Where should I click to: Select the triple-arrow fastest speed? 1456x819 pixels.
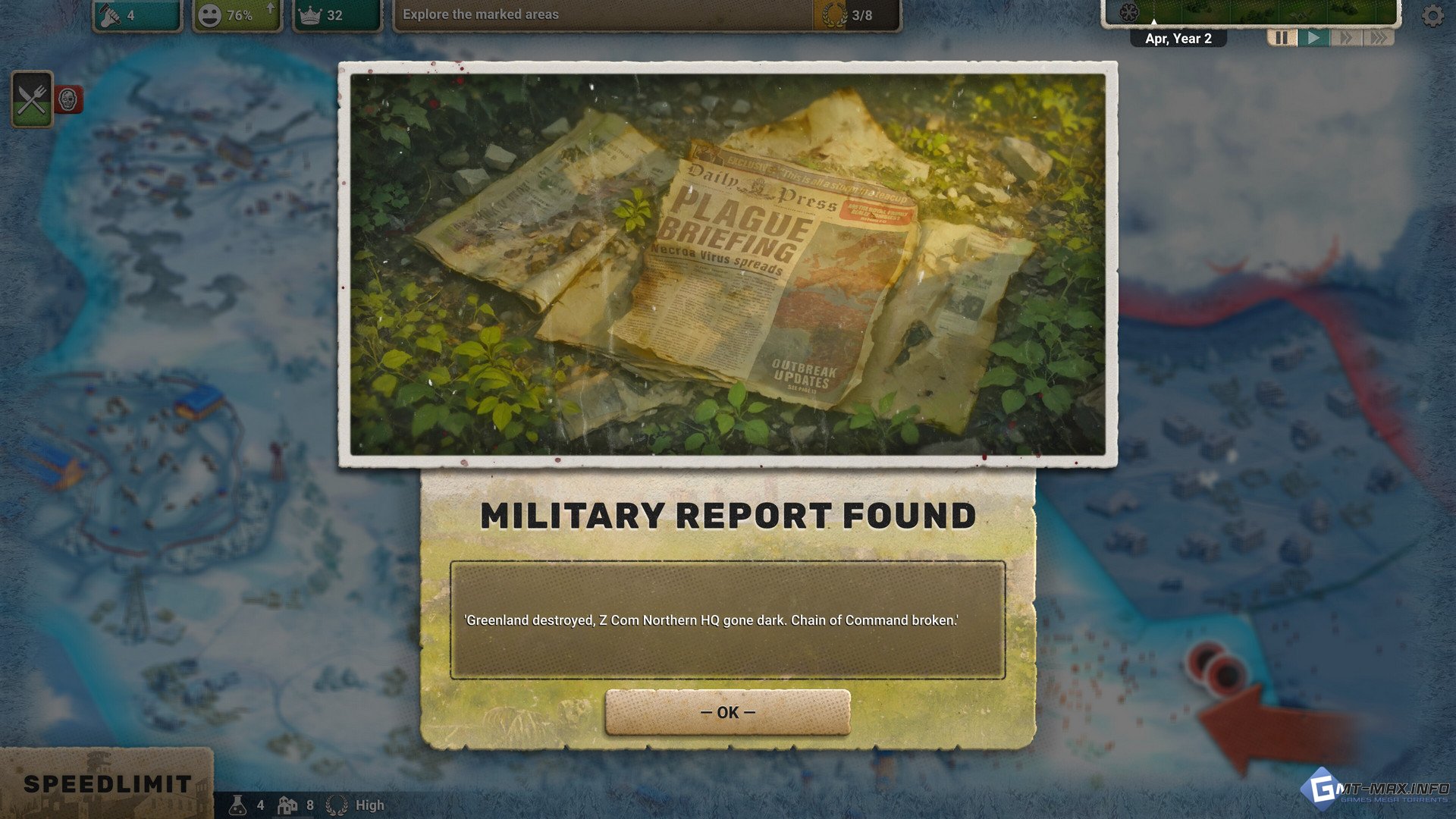(1379, 38)
